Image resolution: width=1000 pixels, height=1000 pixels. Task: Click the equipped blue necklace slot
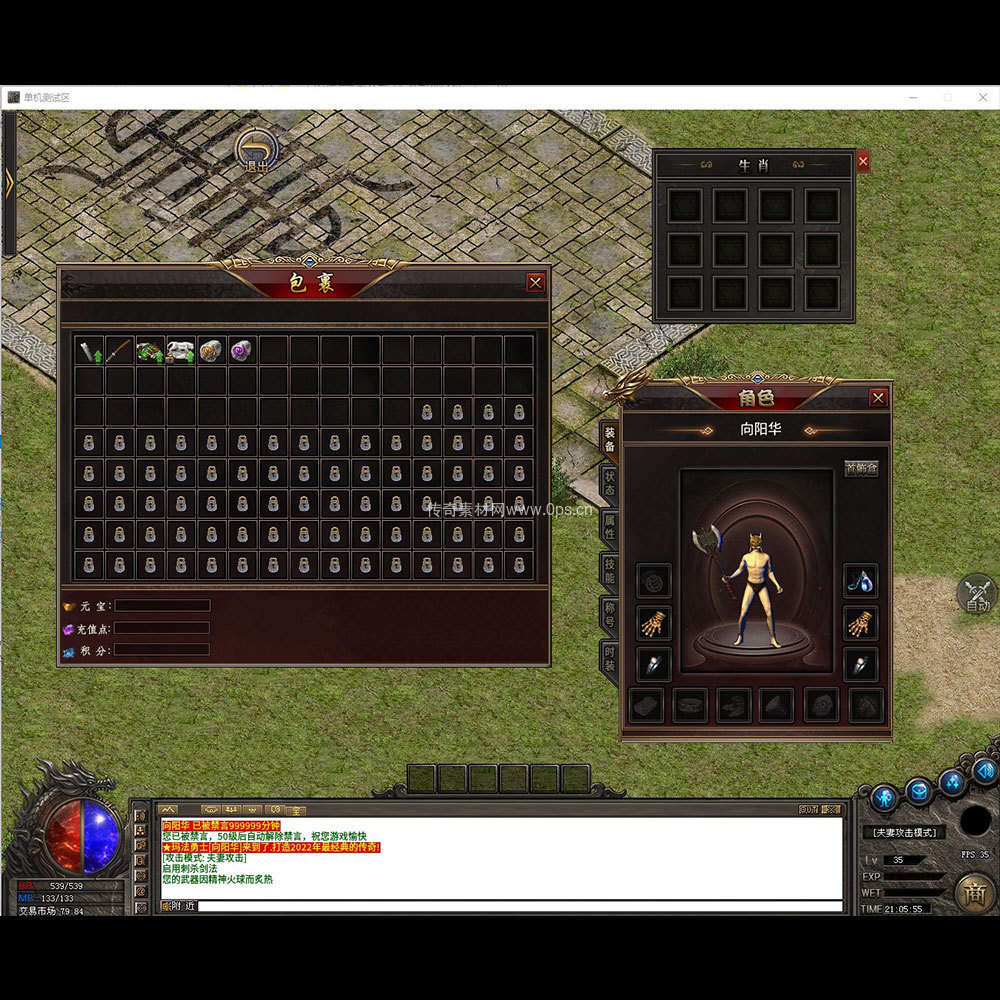pyautogui.click(x=860, y=579)
